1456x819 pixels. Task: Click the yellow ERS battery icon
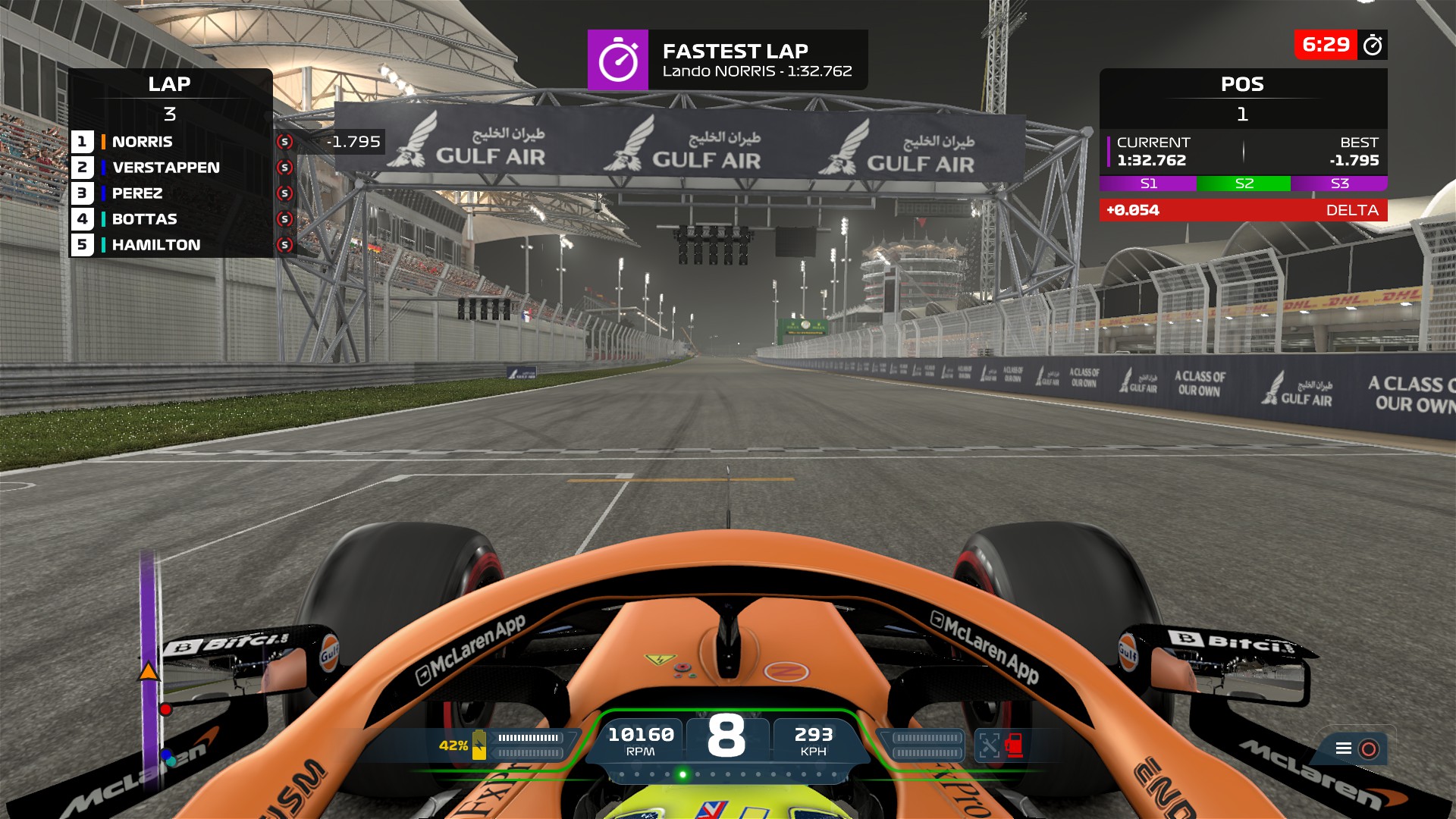[x=479, y=745]
